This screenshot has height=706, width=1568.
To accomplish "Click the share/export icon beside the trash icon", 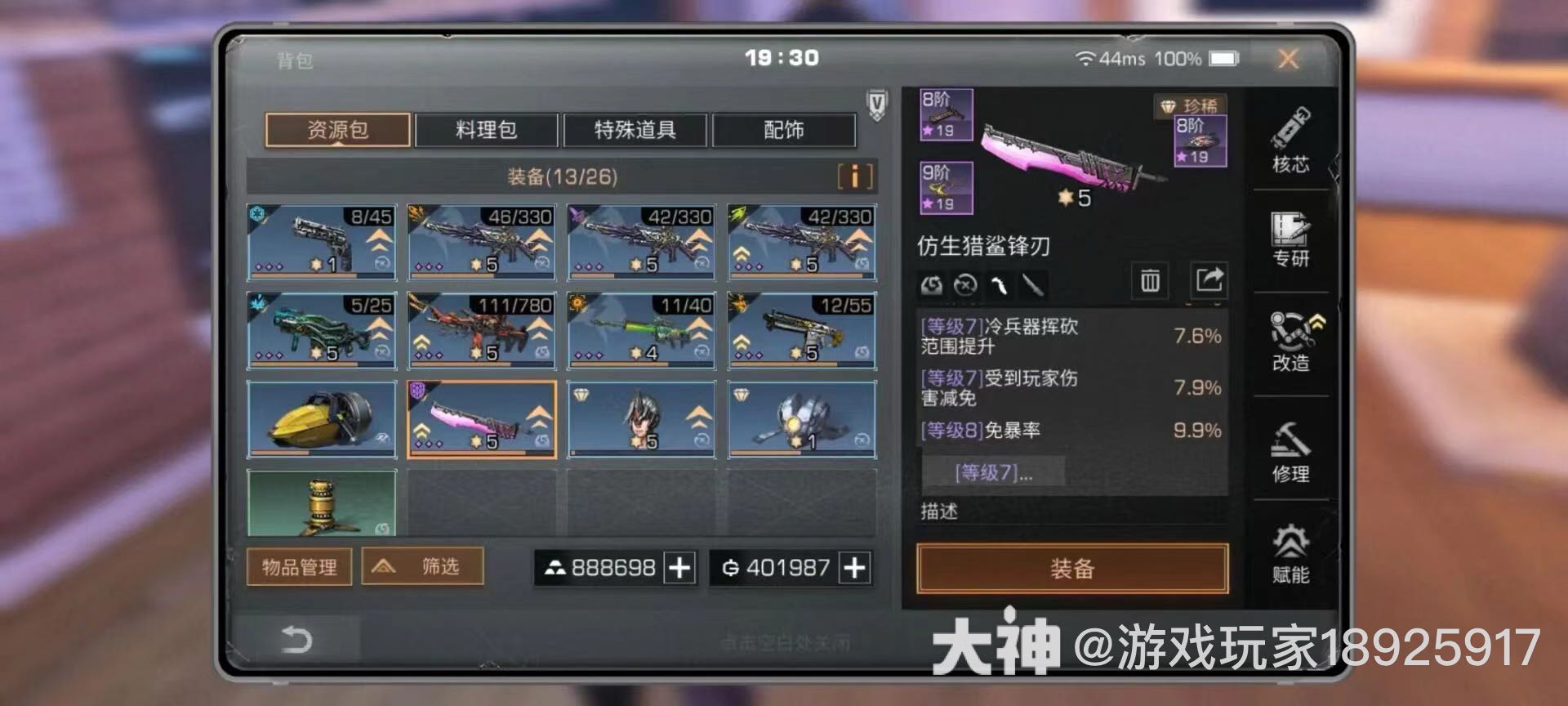I will tap(1210, 282).
